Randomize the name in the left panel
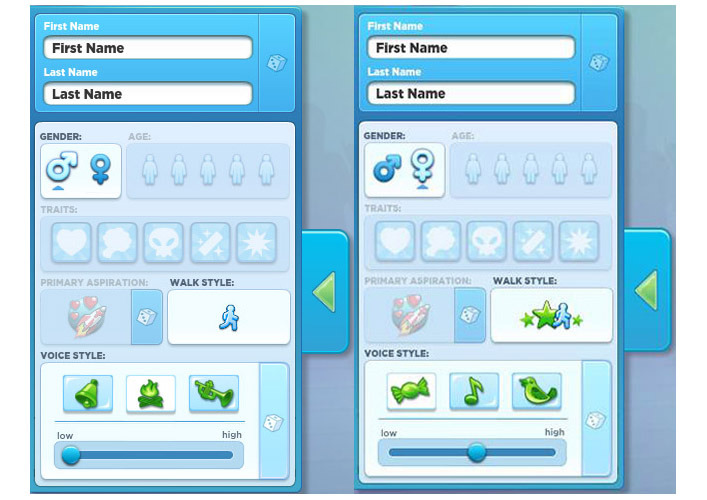Image resolution: width=707 pixels, height=500 pixels. tap(275, 62)
